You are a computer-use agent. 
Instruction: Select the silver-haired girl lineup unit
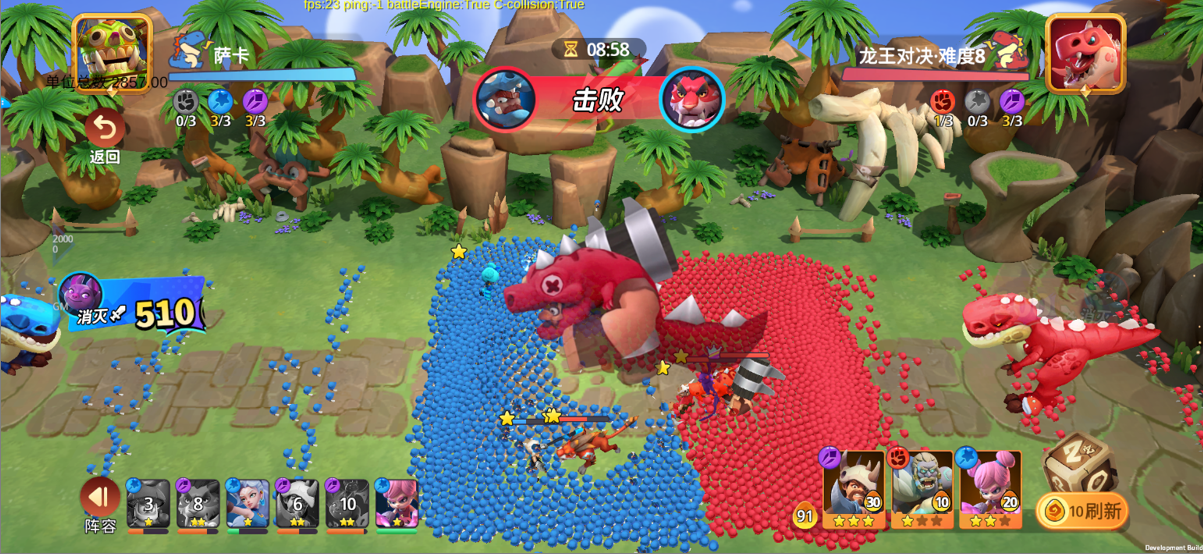pyautogui.click(x=247, y=504)
